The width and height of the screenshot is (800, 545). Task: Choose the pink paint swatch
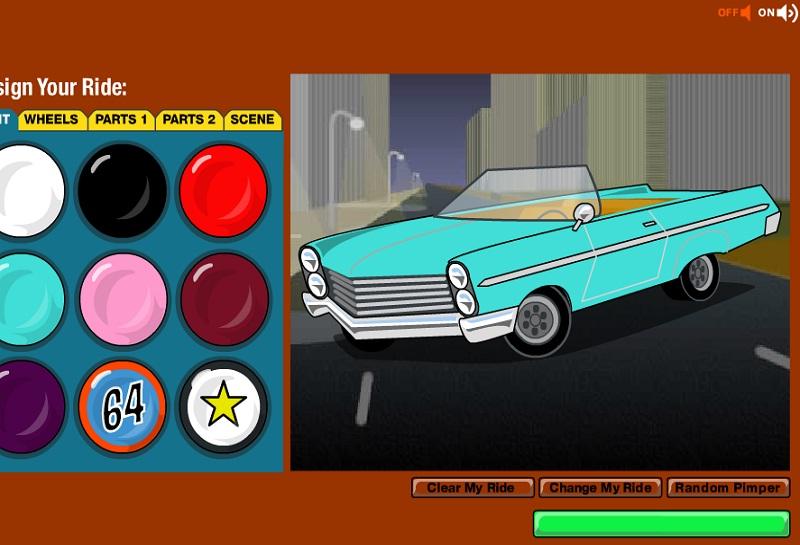pos(122,299)
